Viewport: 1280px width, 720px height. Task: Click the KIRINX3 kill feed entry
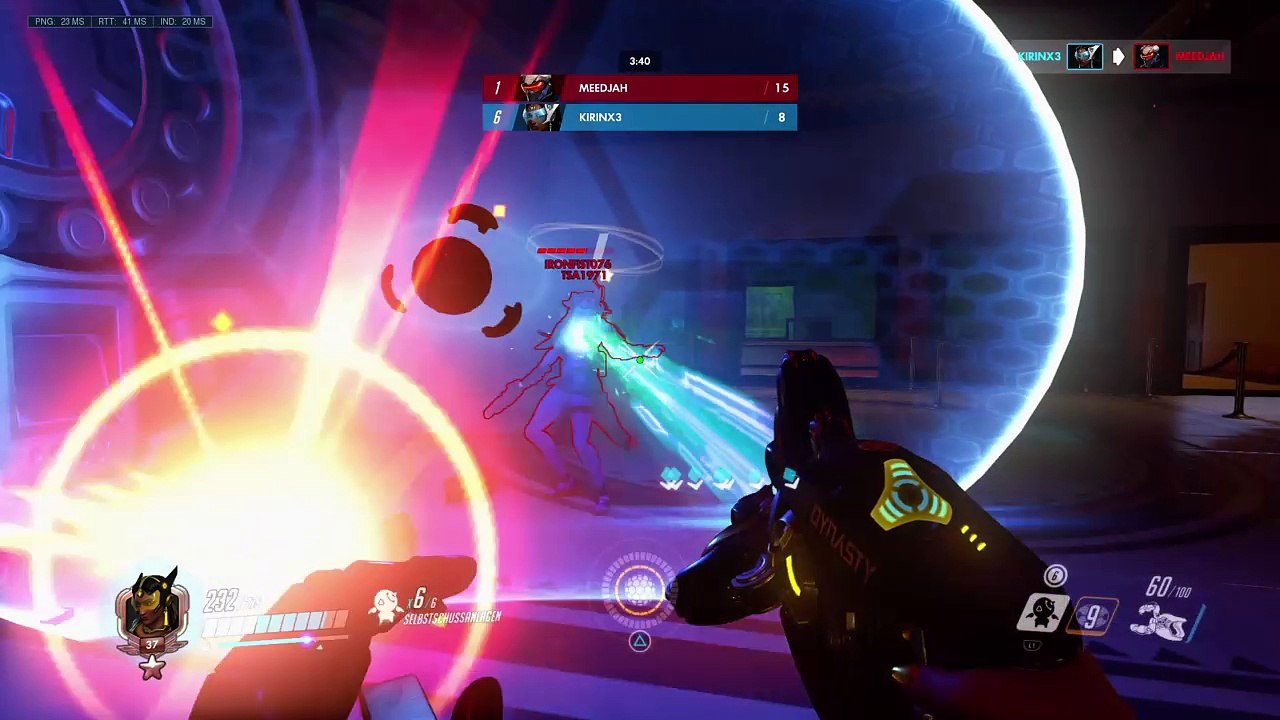pos(1122,57)
